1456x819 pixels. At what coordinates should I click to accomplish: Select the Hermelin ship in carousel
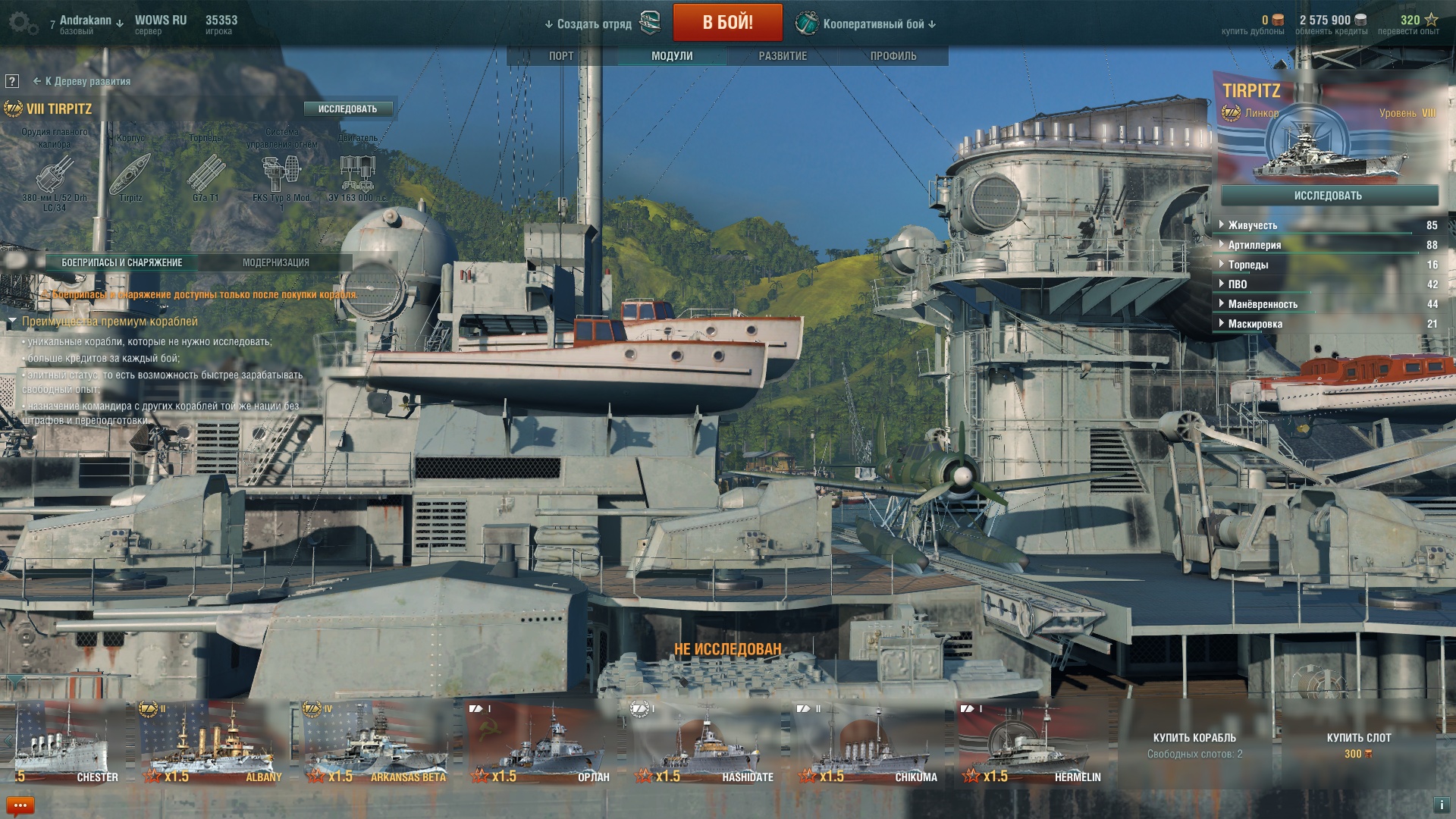1032,742
